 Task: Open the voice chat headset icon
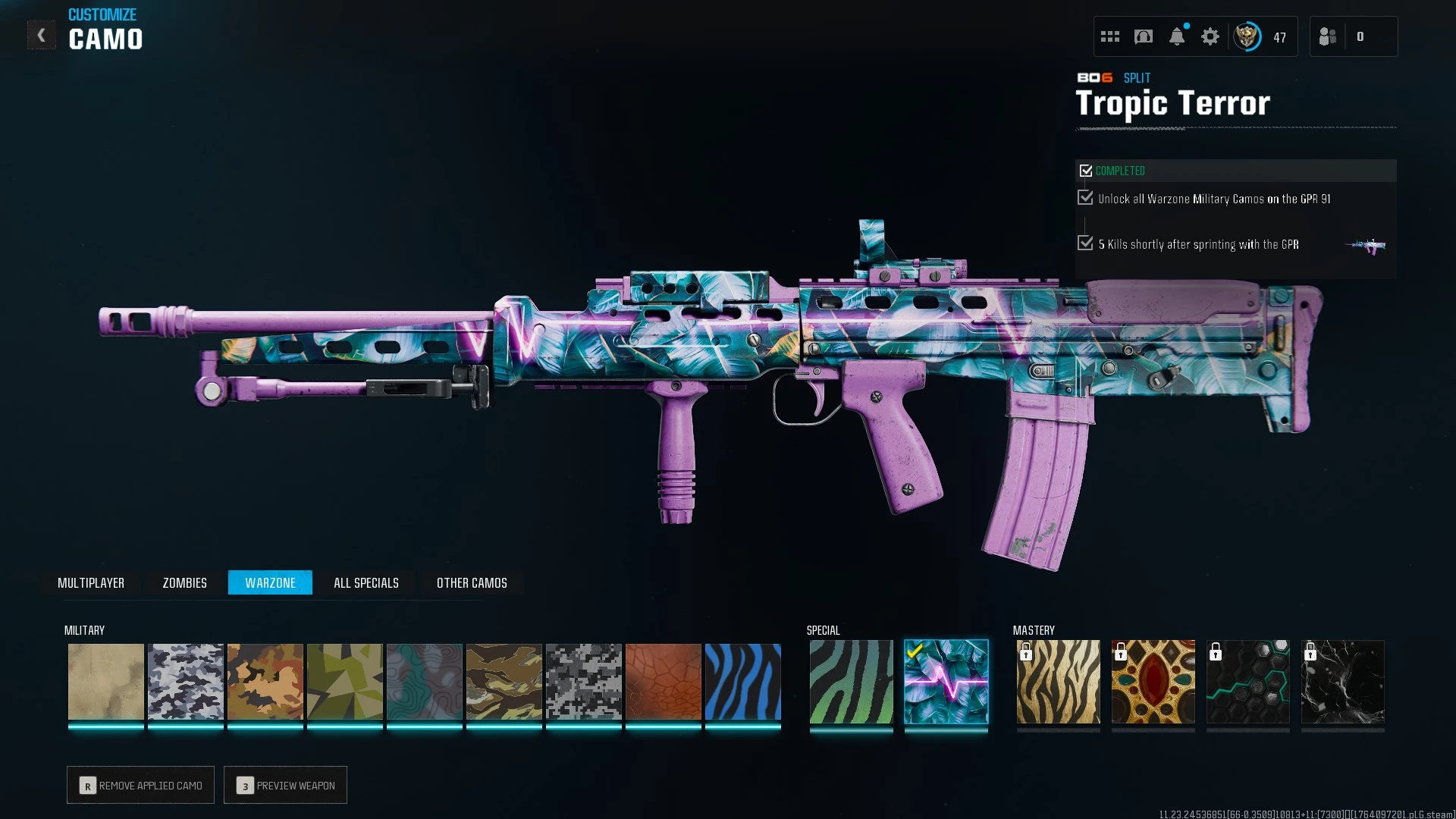coord(1144,36)
